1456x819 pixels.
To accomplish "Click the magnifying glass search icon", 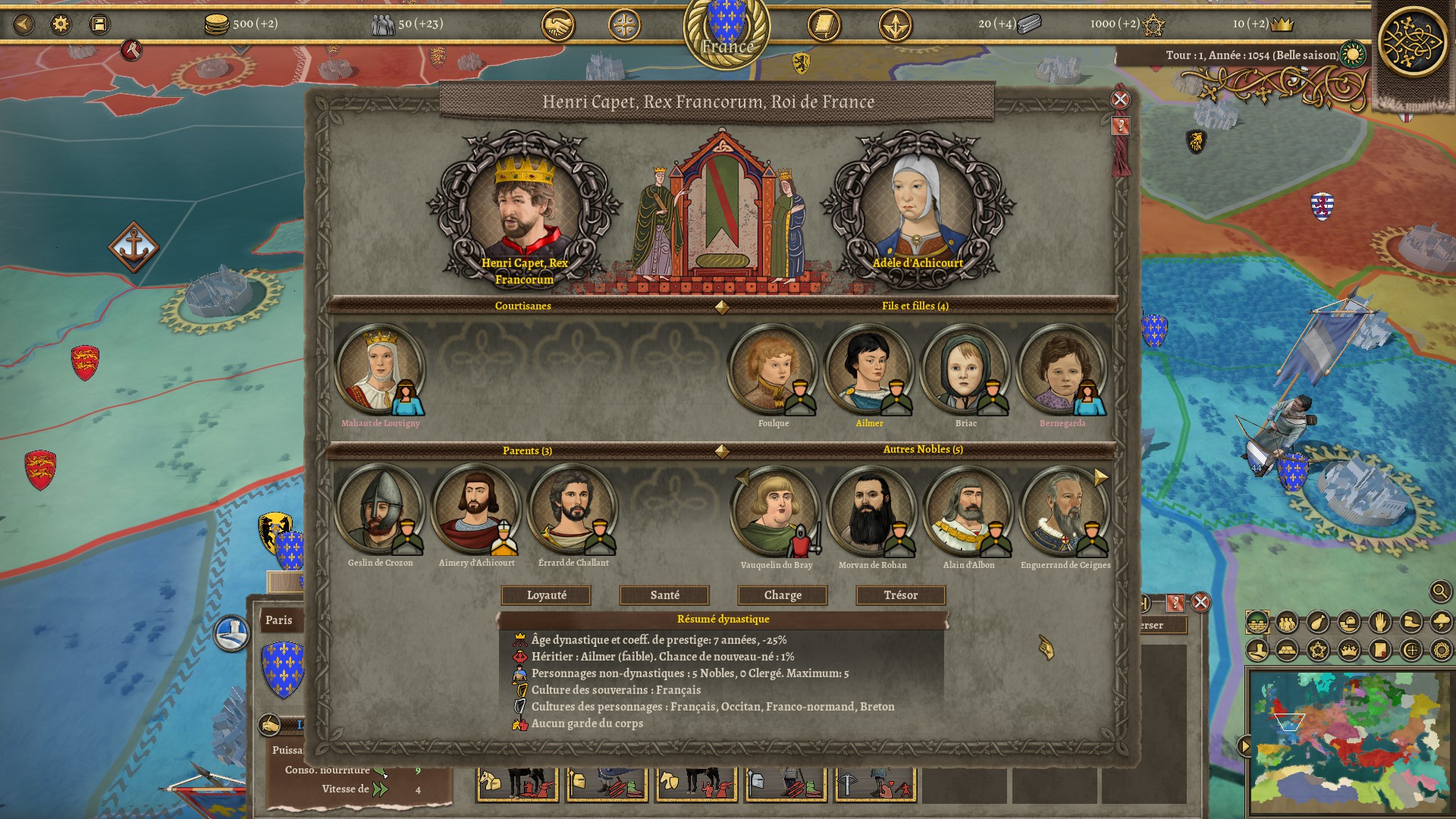I will 1440,591.
